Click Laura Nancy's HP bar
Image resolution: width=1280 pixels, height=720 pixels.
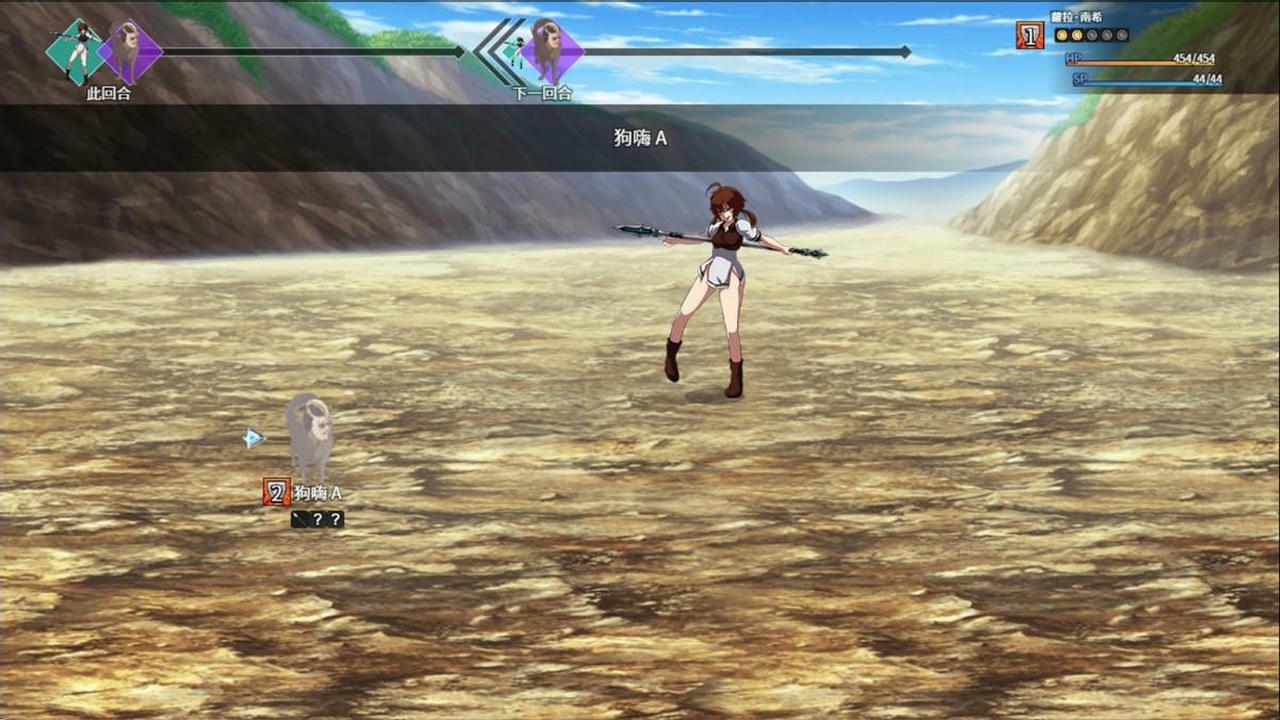(1140, 60)
